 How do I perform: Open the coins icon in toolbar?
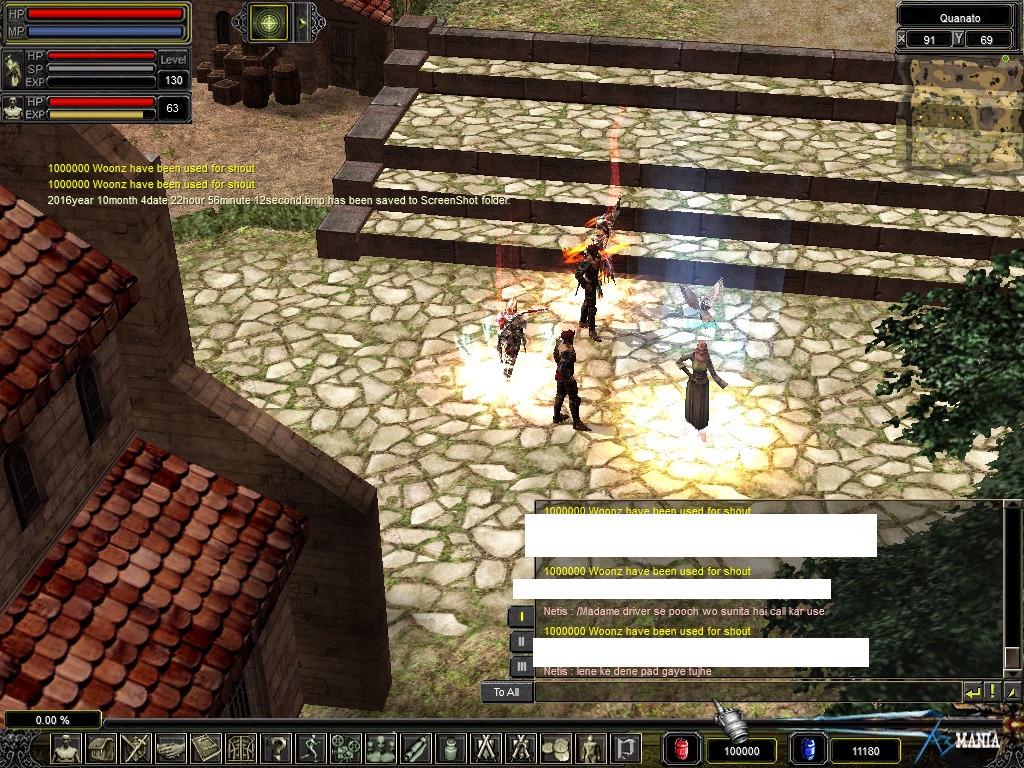click(555, 748)
